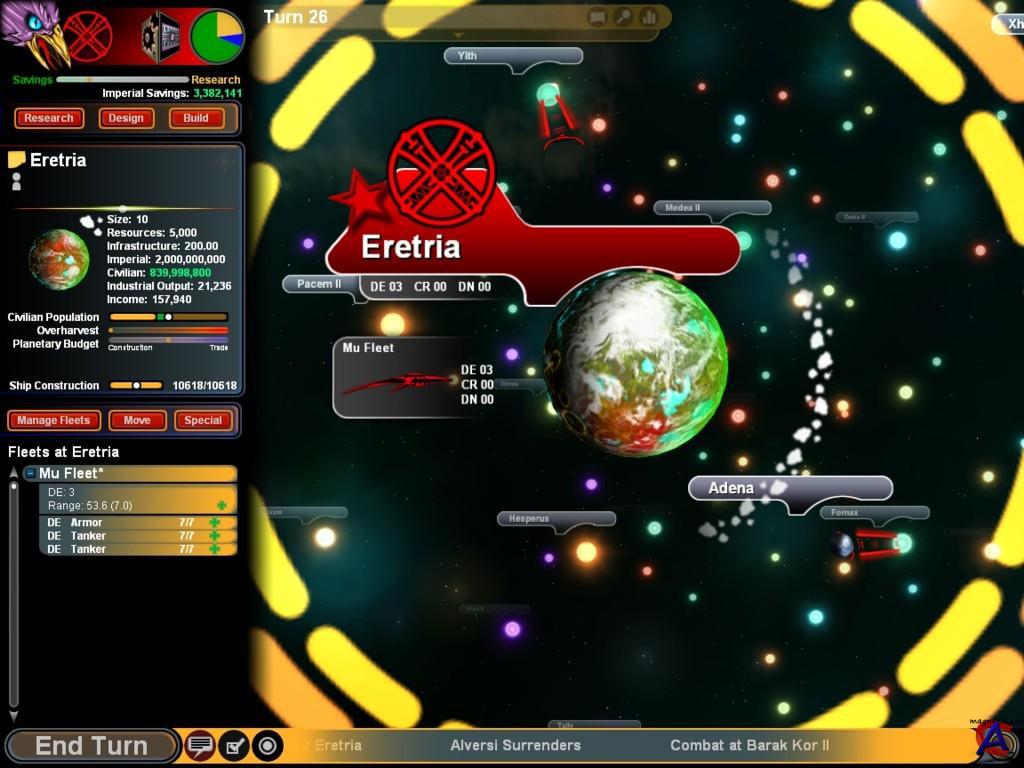Select the Adena system label
This screenshot has height=768, width=1024.
[732, 488]
